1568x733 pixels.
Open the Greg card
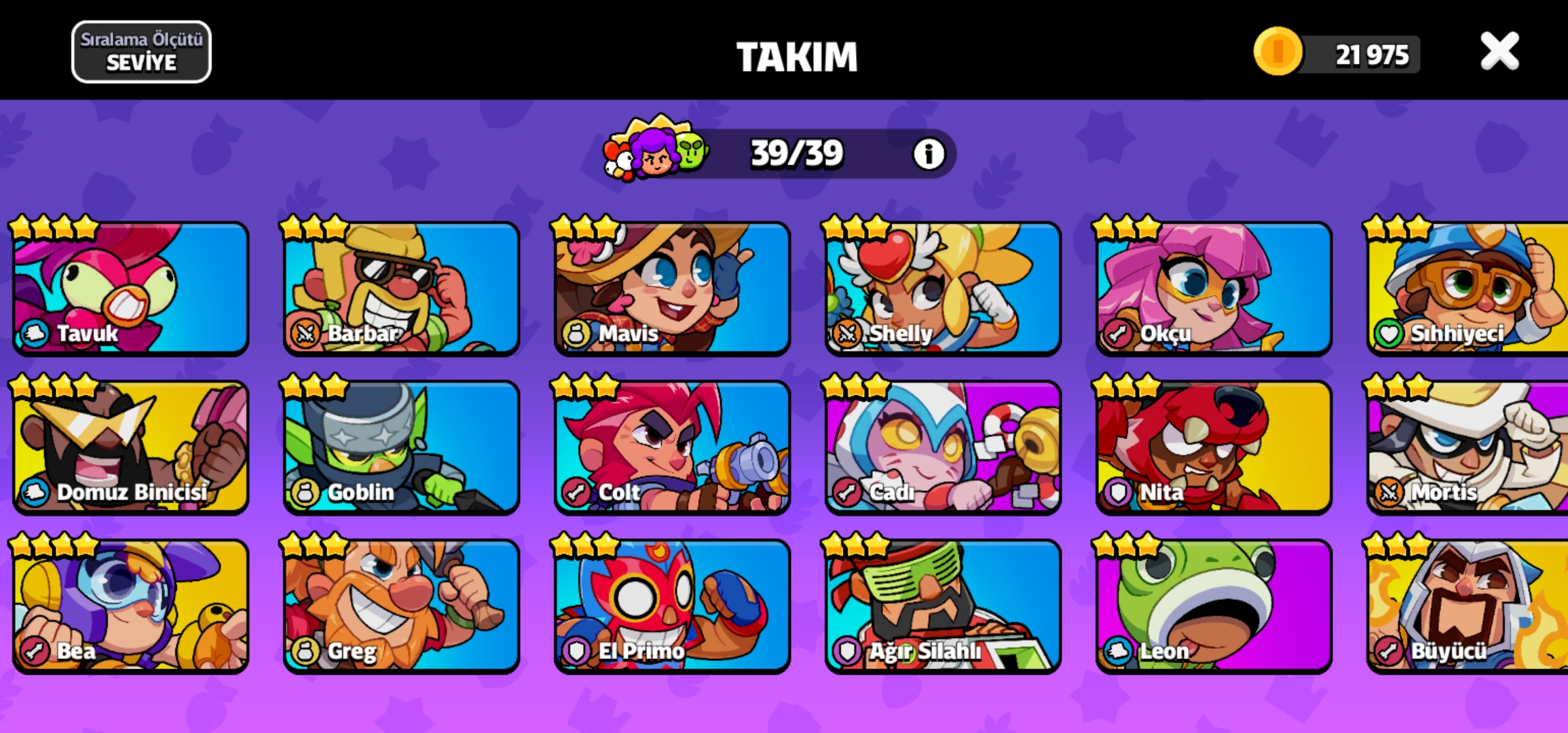pyautogui.click(x=401, y=606)
